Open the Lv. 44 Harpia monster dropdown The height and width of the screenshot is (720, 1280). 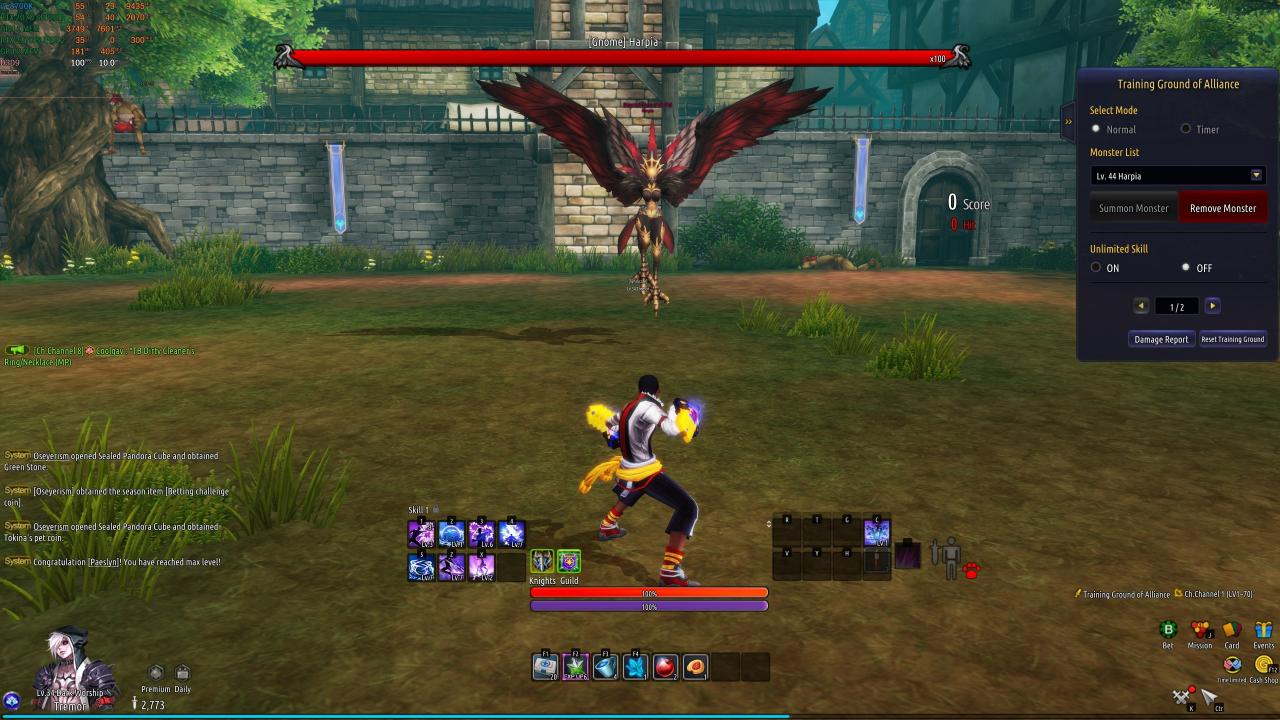coord(1256,176)
